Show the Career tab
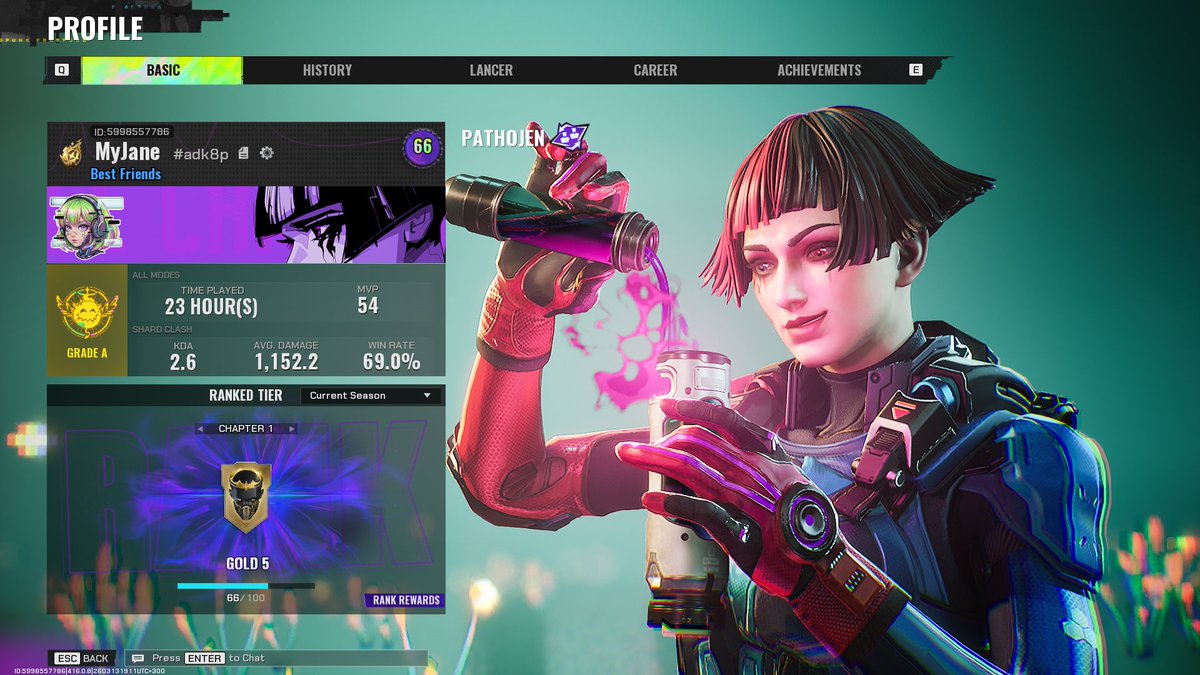Screen dimensions: 1200x675 pos(655,70)
